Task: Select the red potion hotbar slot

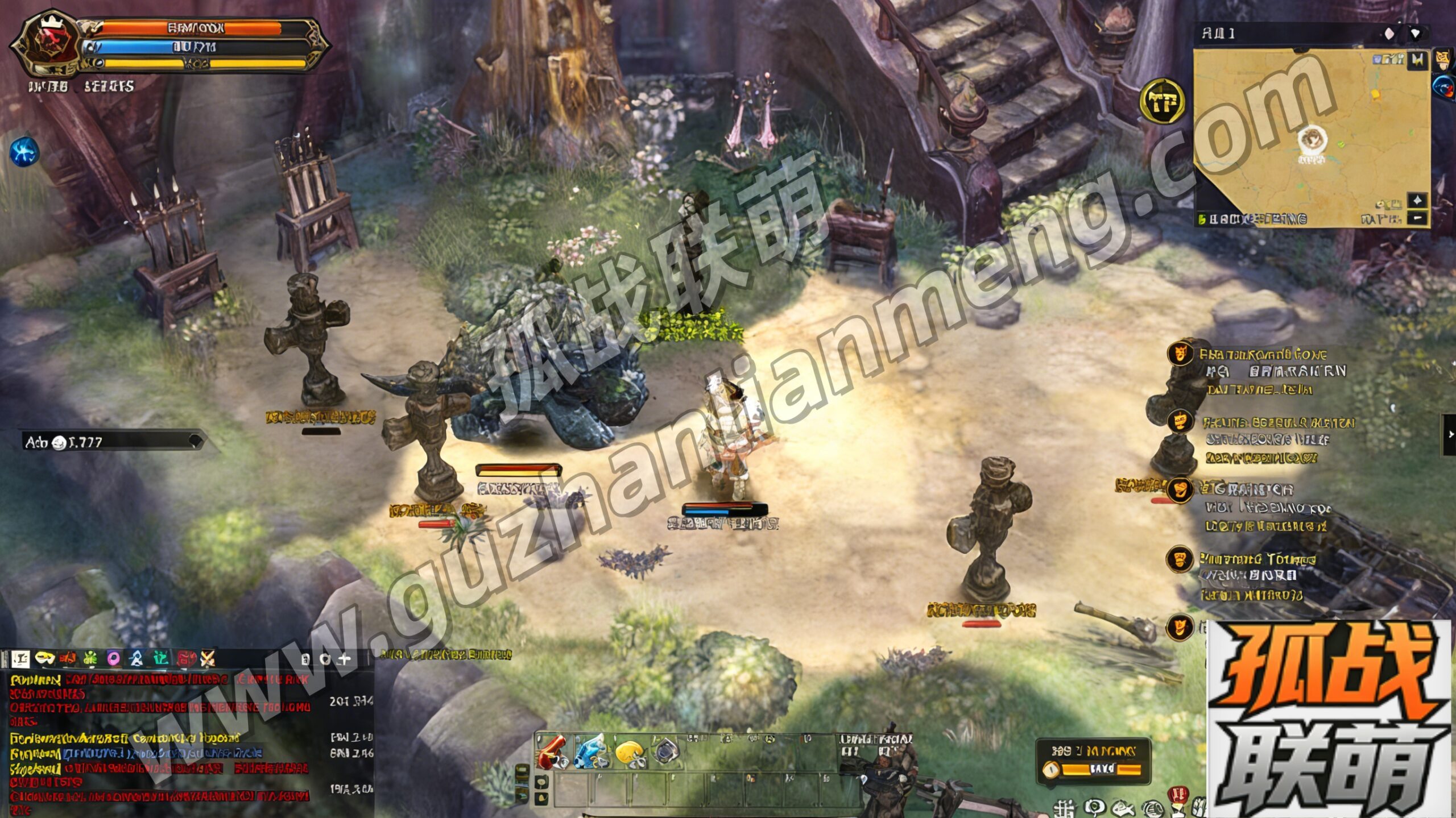Action: coord(551,751)
